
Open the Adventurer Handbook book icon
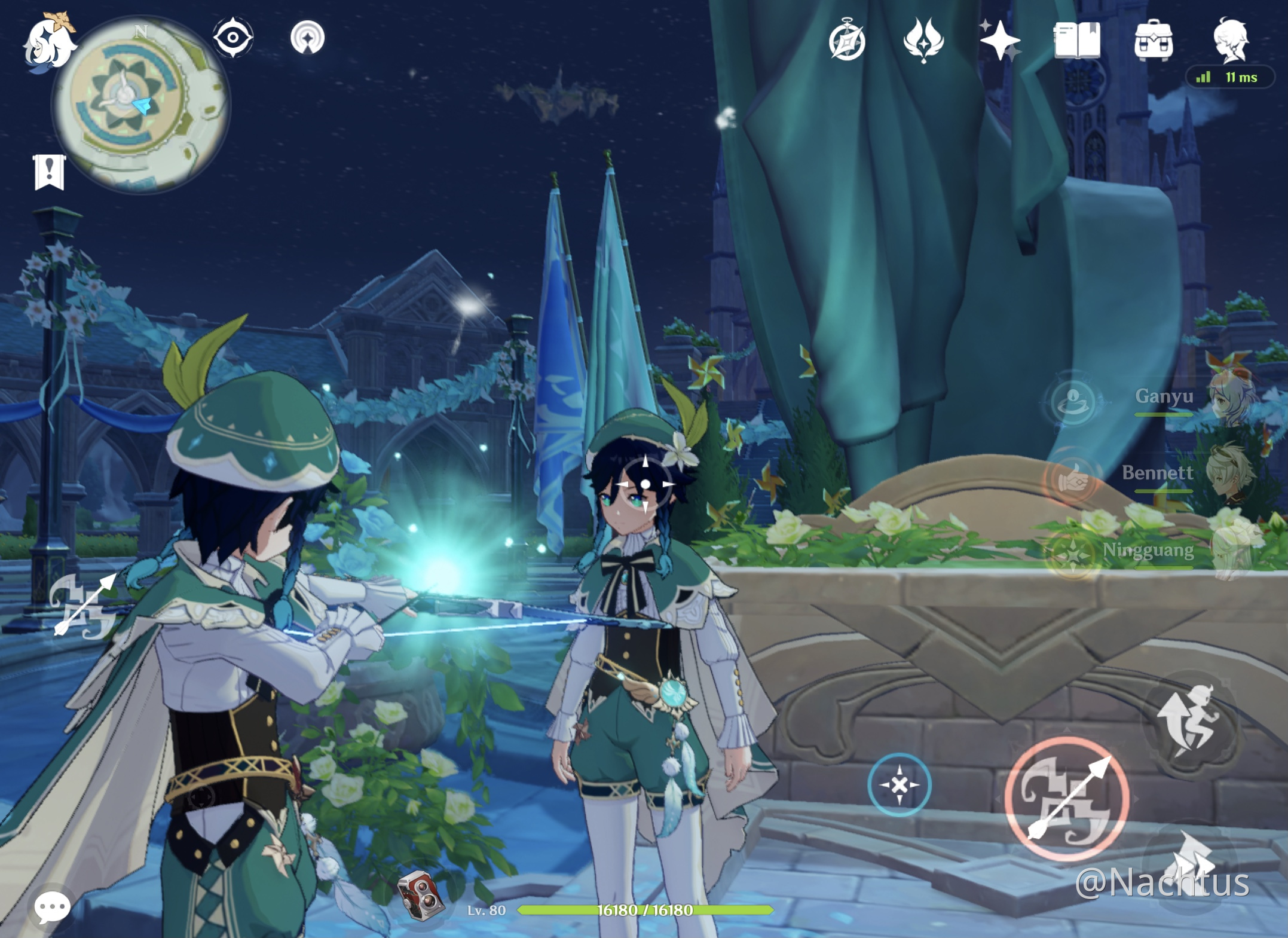tap(1077, 41)
